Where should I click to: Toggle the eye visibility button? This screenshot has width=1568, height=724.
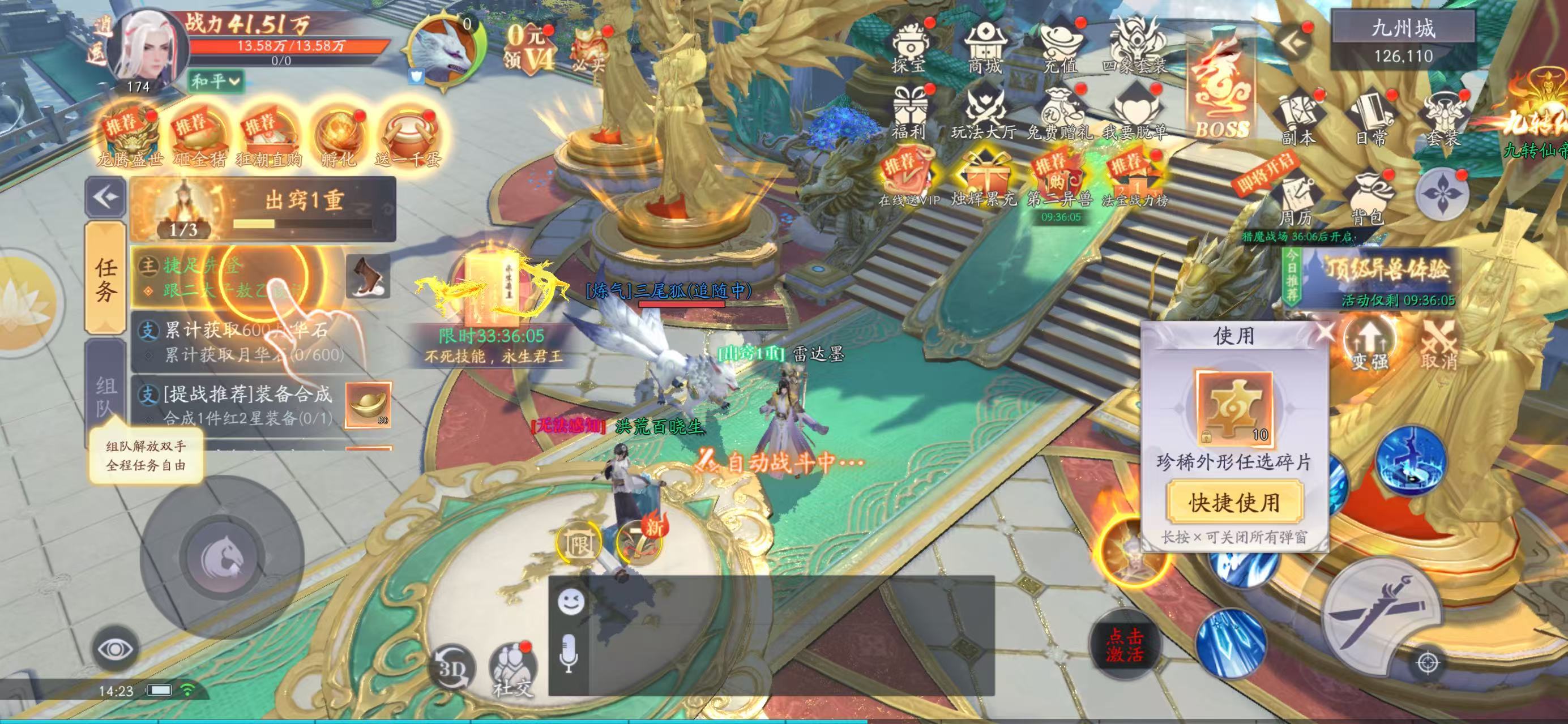[x=114, y=649]
